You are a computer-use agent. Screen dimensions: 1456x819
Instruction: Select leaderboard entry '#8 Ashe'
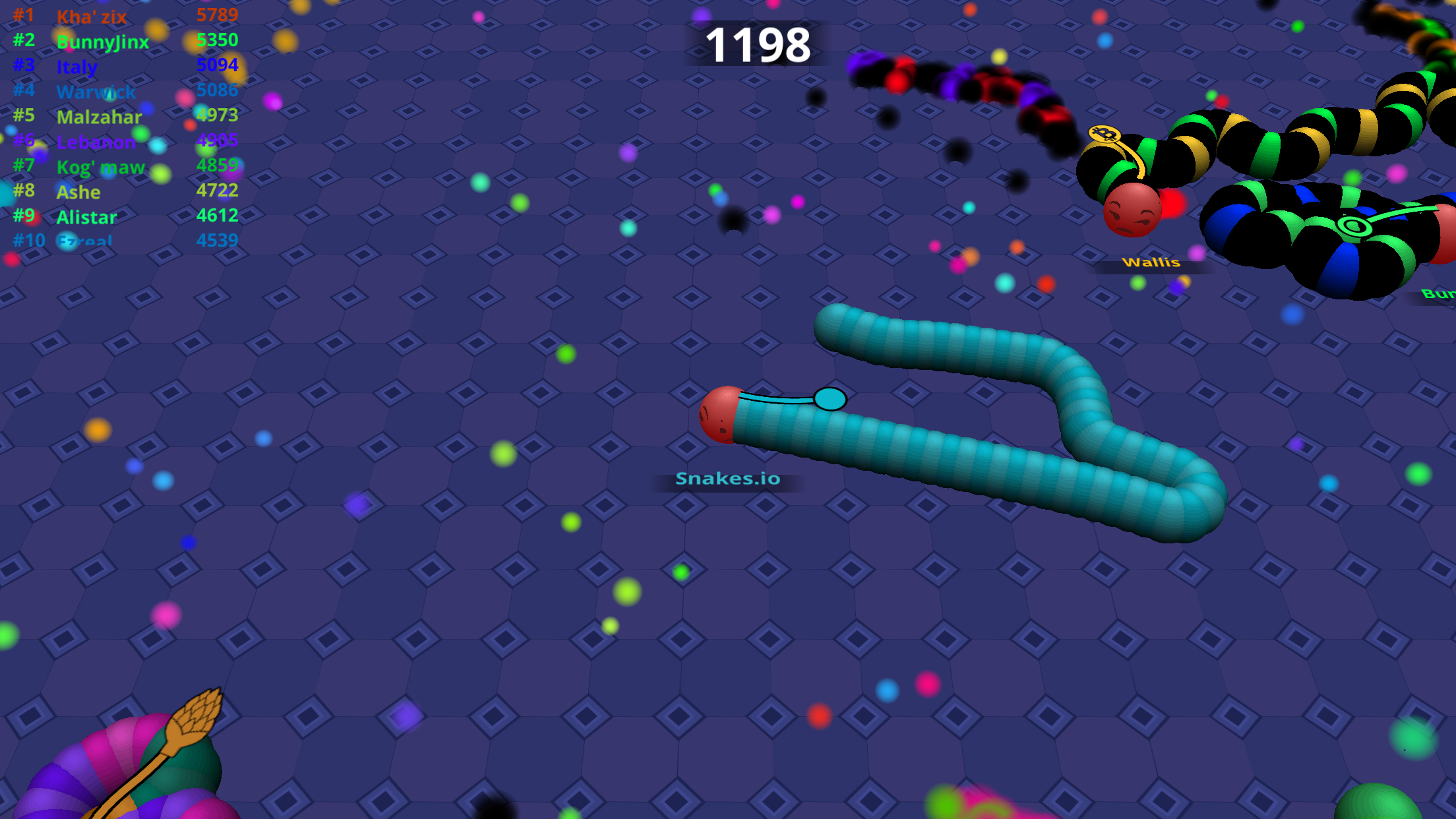pos(79,192)
